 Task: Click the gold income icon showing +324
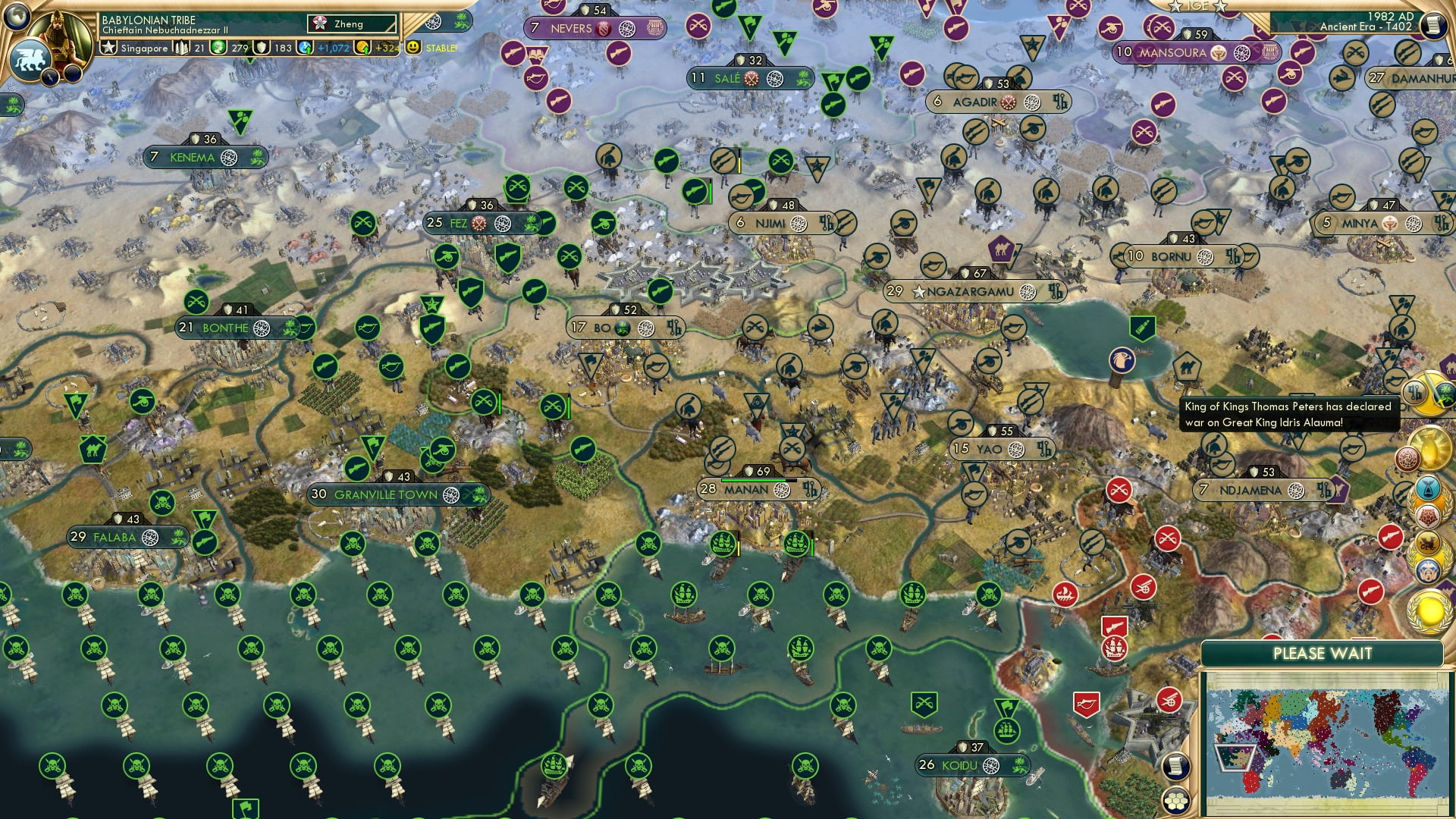(x=363, y=47)
